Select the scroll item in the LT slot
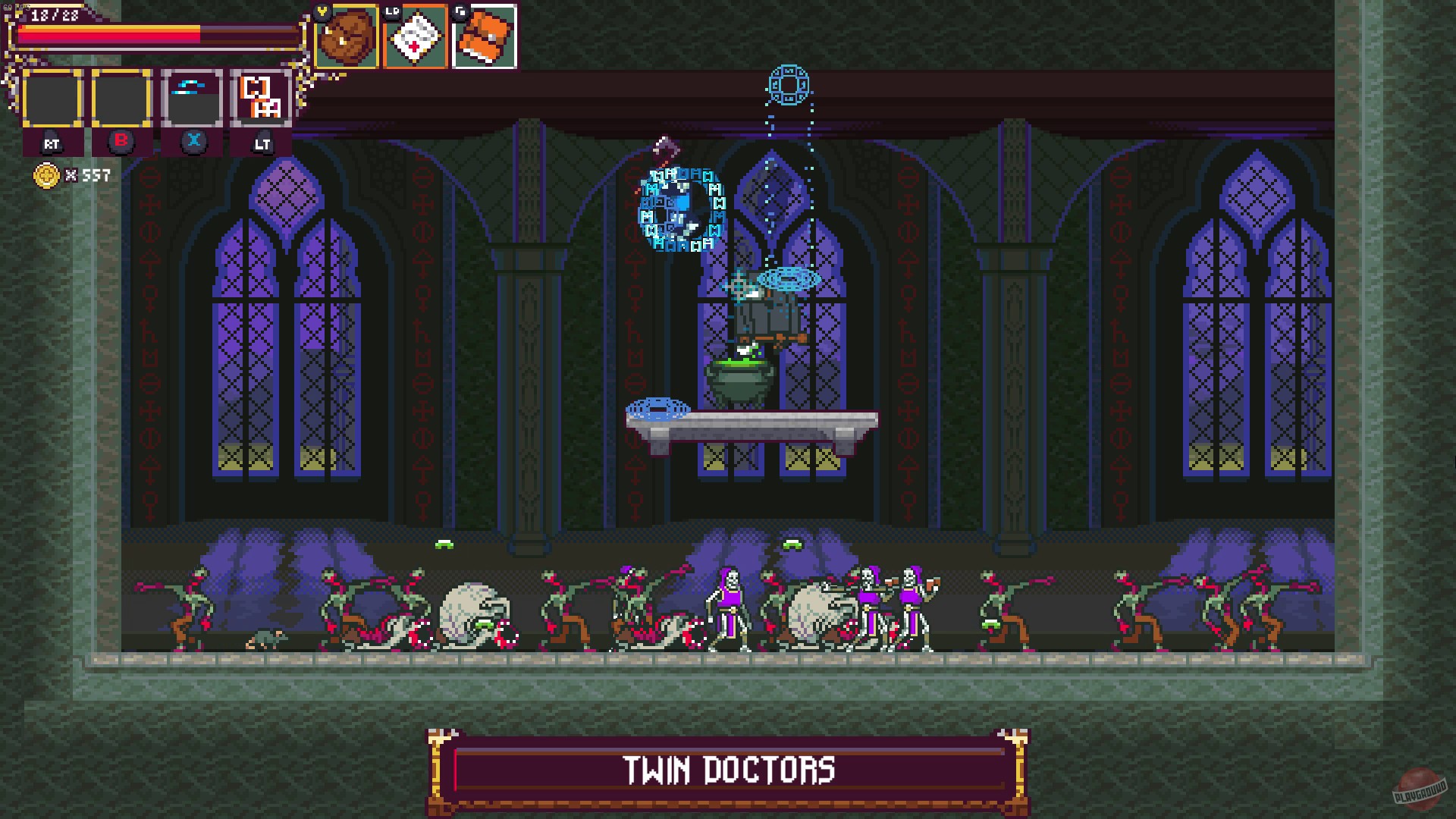This screenshot has height=819, width=1456. click(x=261, y=99)
